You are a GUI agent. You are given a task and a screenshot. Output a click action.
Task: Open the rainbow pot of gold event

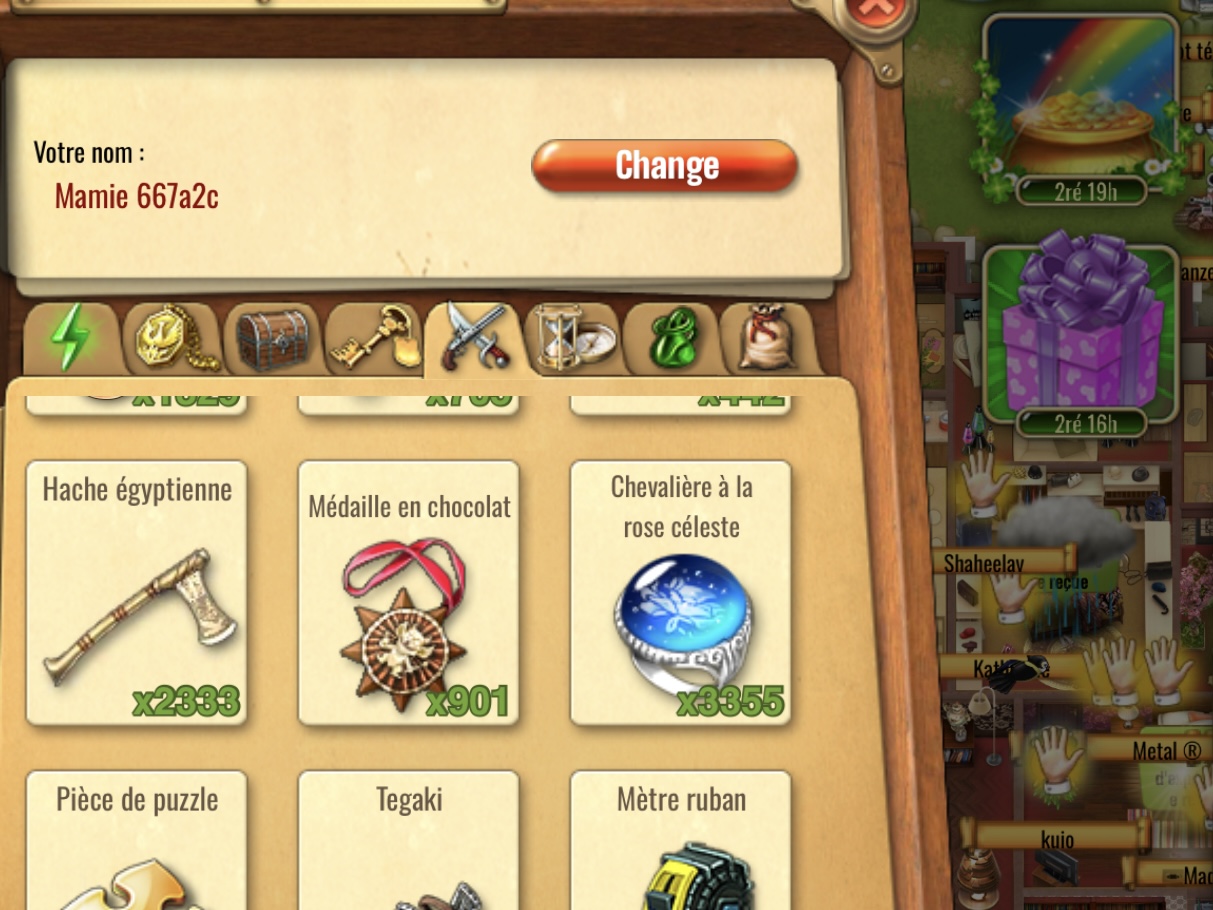(1081, 105)
